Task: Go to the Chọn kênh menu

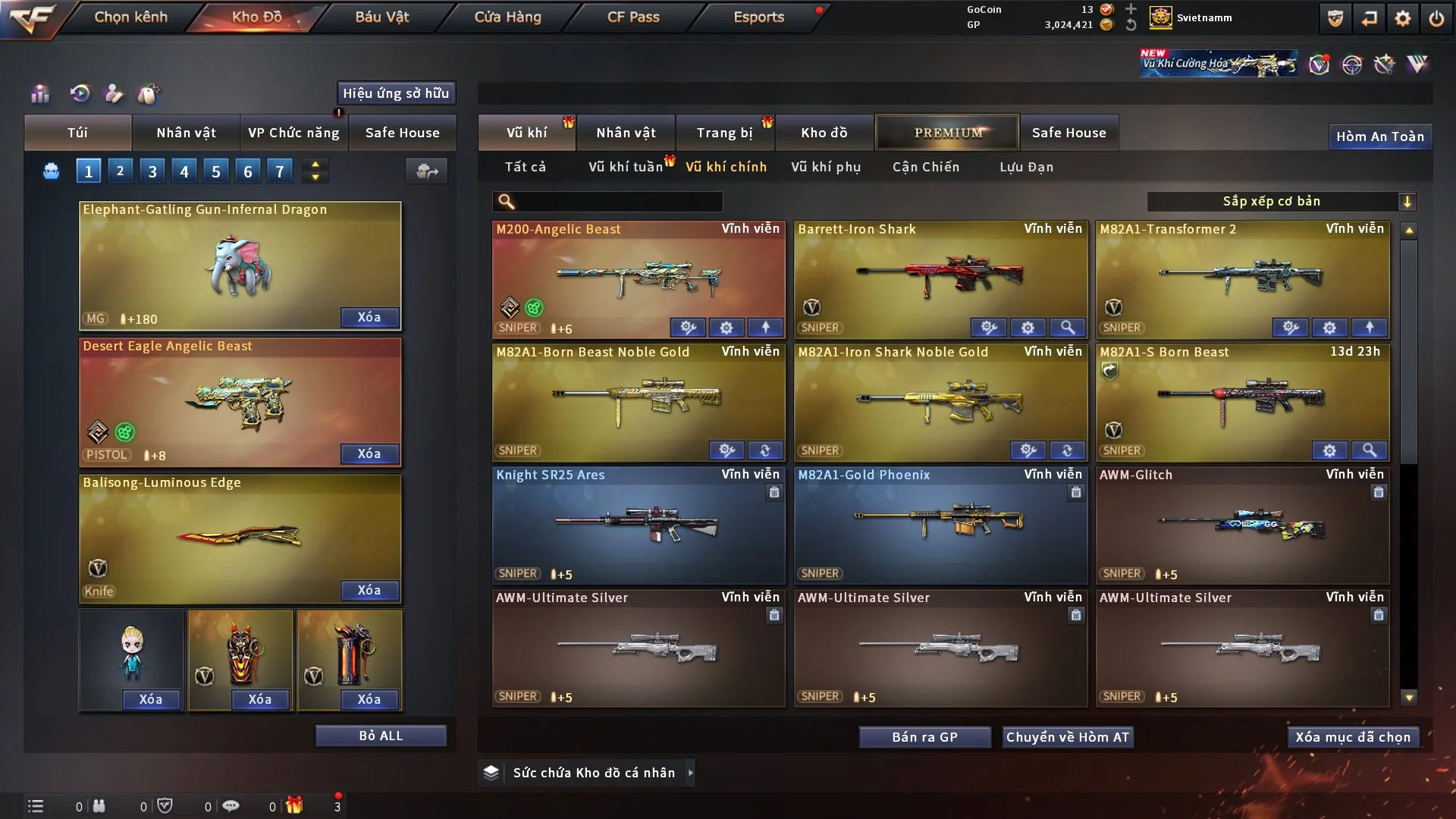Action: pyautogui.click(x=130, y=17)
